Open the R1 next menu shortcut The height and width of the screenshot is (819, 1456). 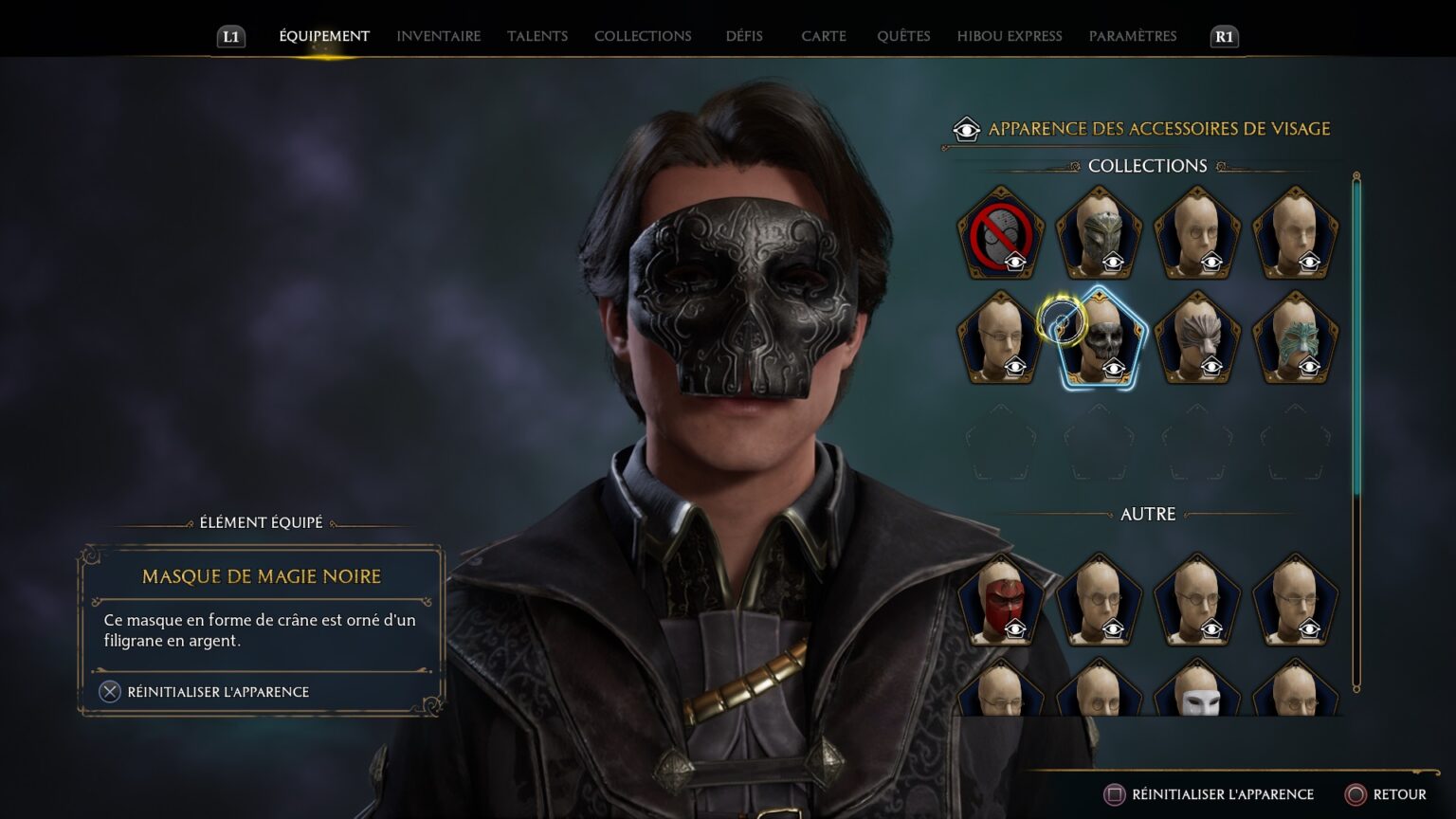point(1222,38)
